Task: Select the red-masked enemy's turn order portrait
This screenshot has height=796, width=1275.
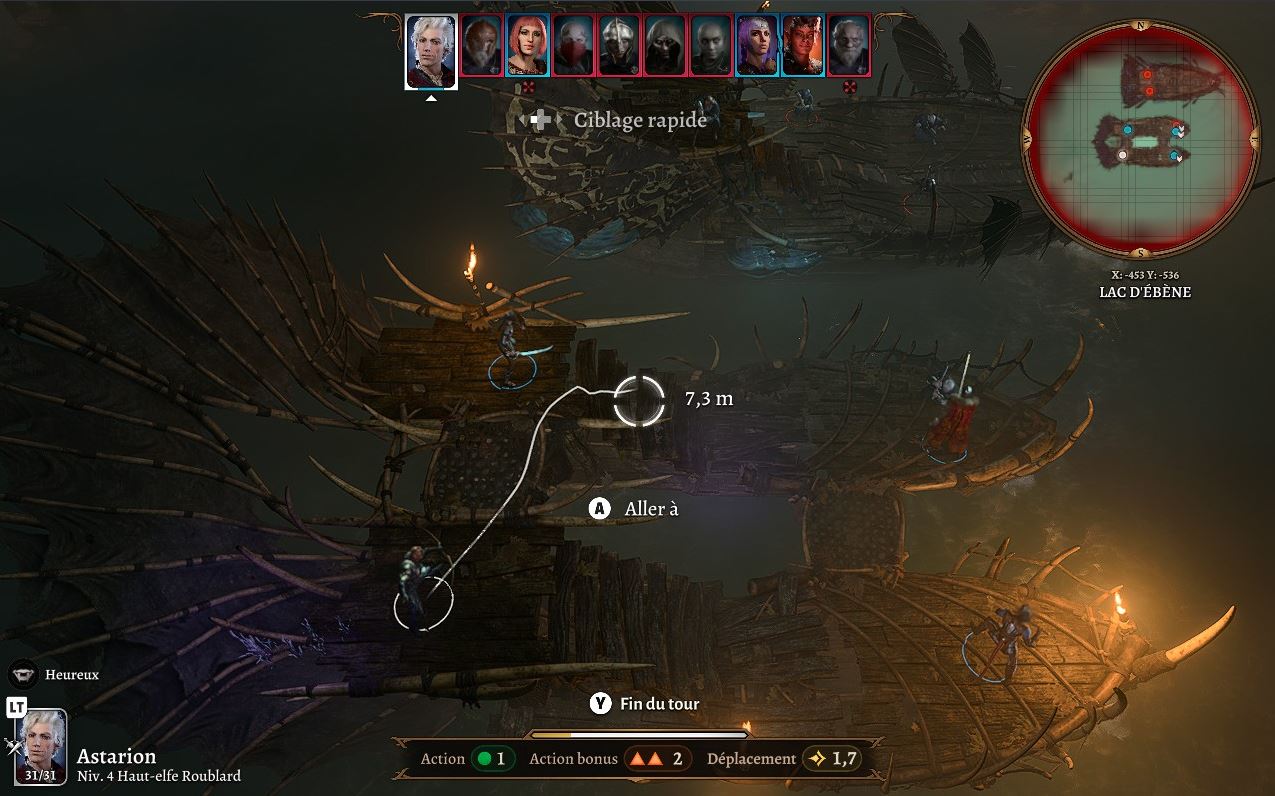Action: point(574,45)
